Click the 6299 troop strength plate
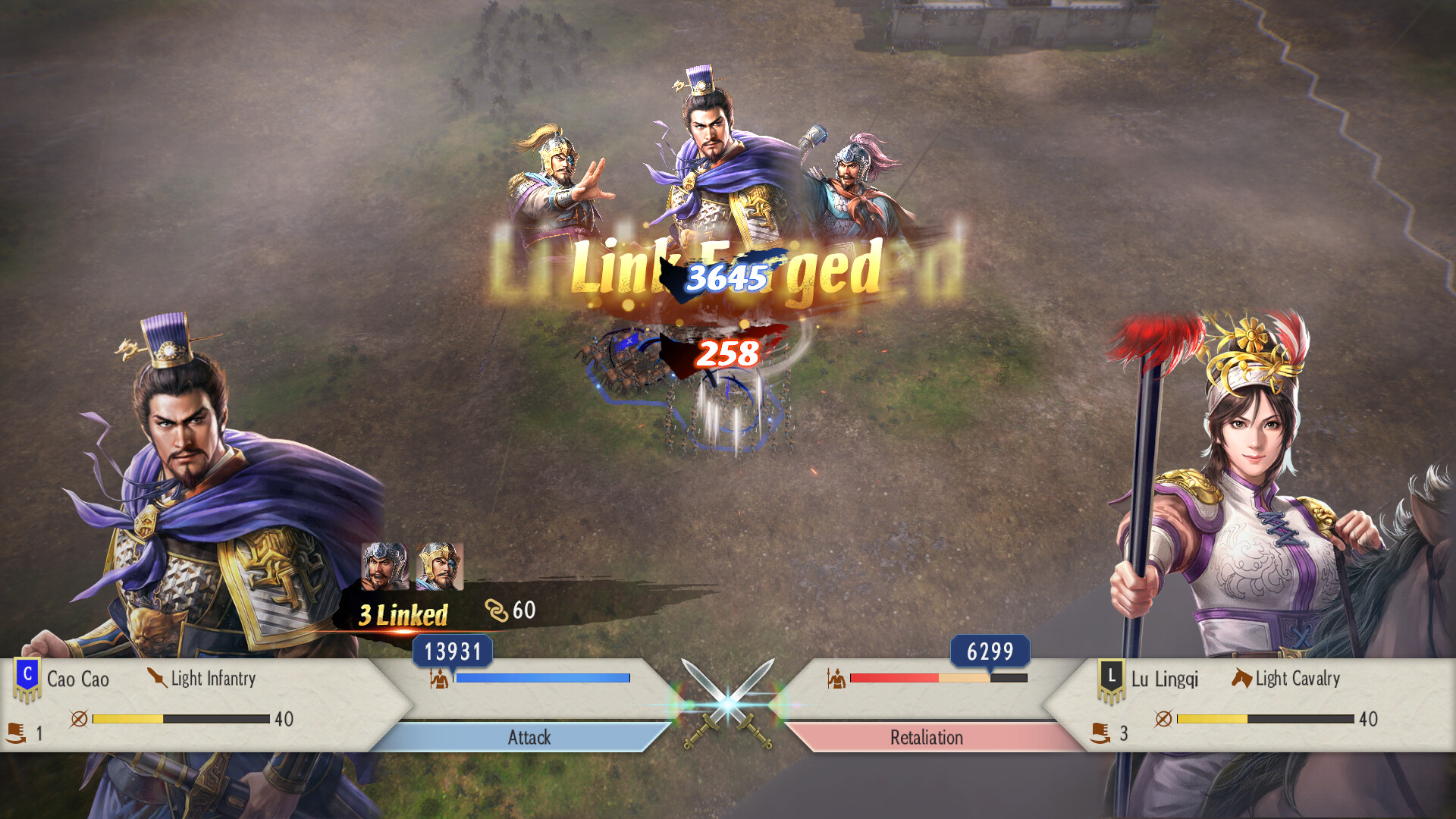Viewport: 1456px width, 819px height. point(990,651)
